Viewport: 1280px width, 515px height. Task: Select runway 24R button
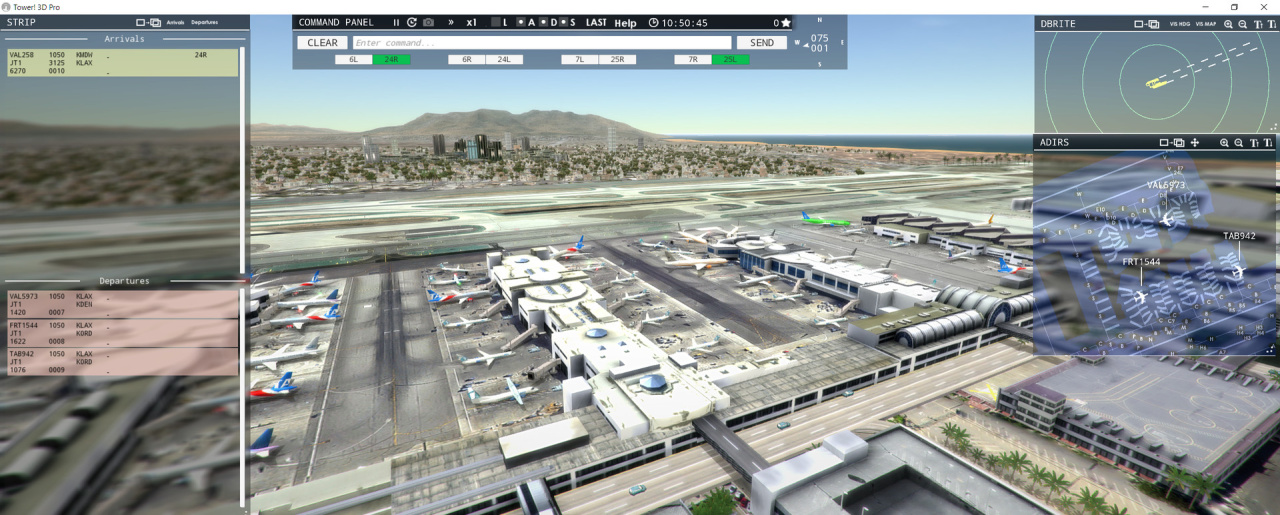[x=391, y=60]
